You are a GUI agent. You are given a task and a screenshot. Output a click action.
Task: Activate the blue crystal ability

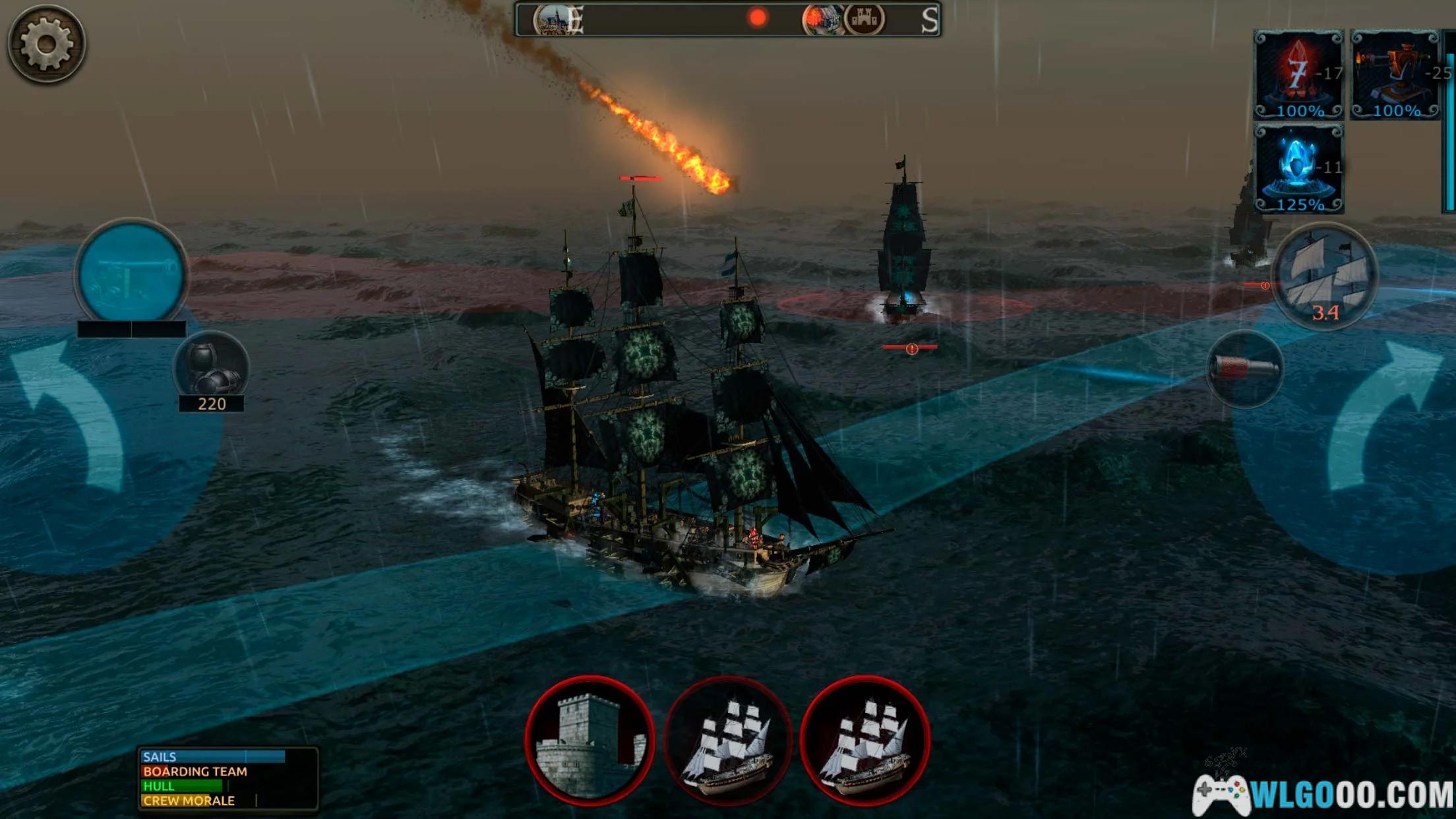(1298, 169)
